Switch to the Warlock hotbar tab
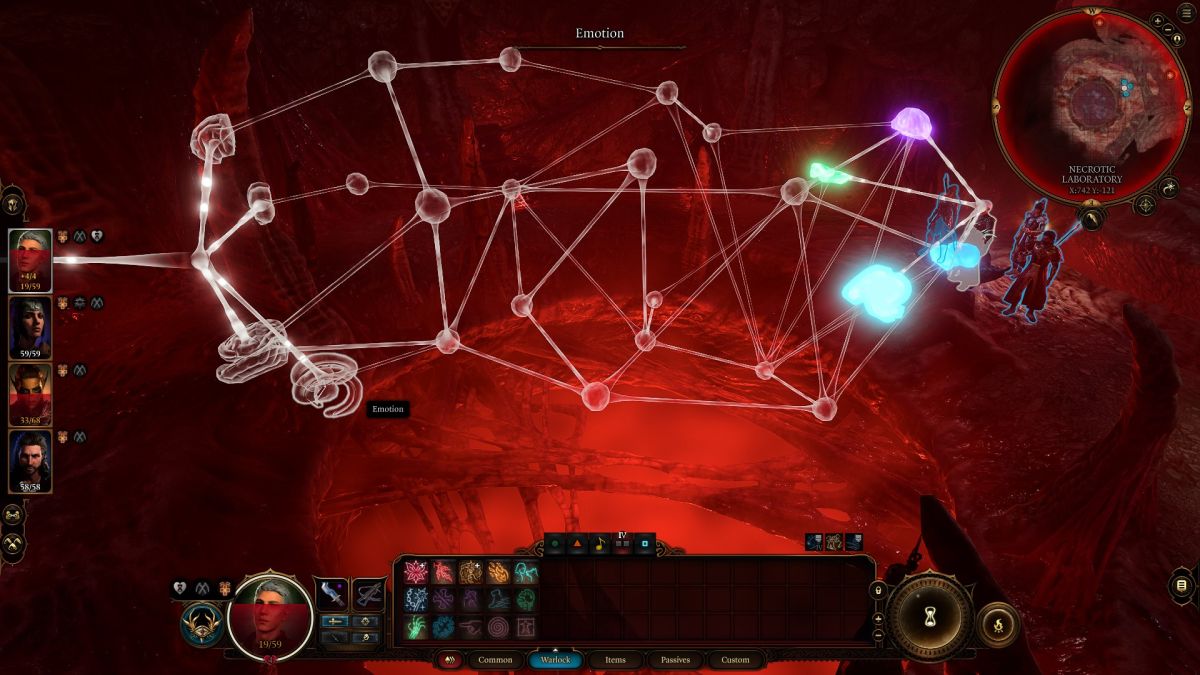The height and width of the screenshot is (675, 1200). [555, 660]
